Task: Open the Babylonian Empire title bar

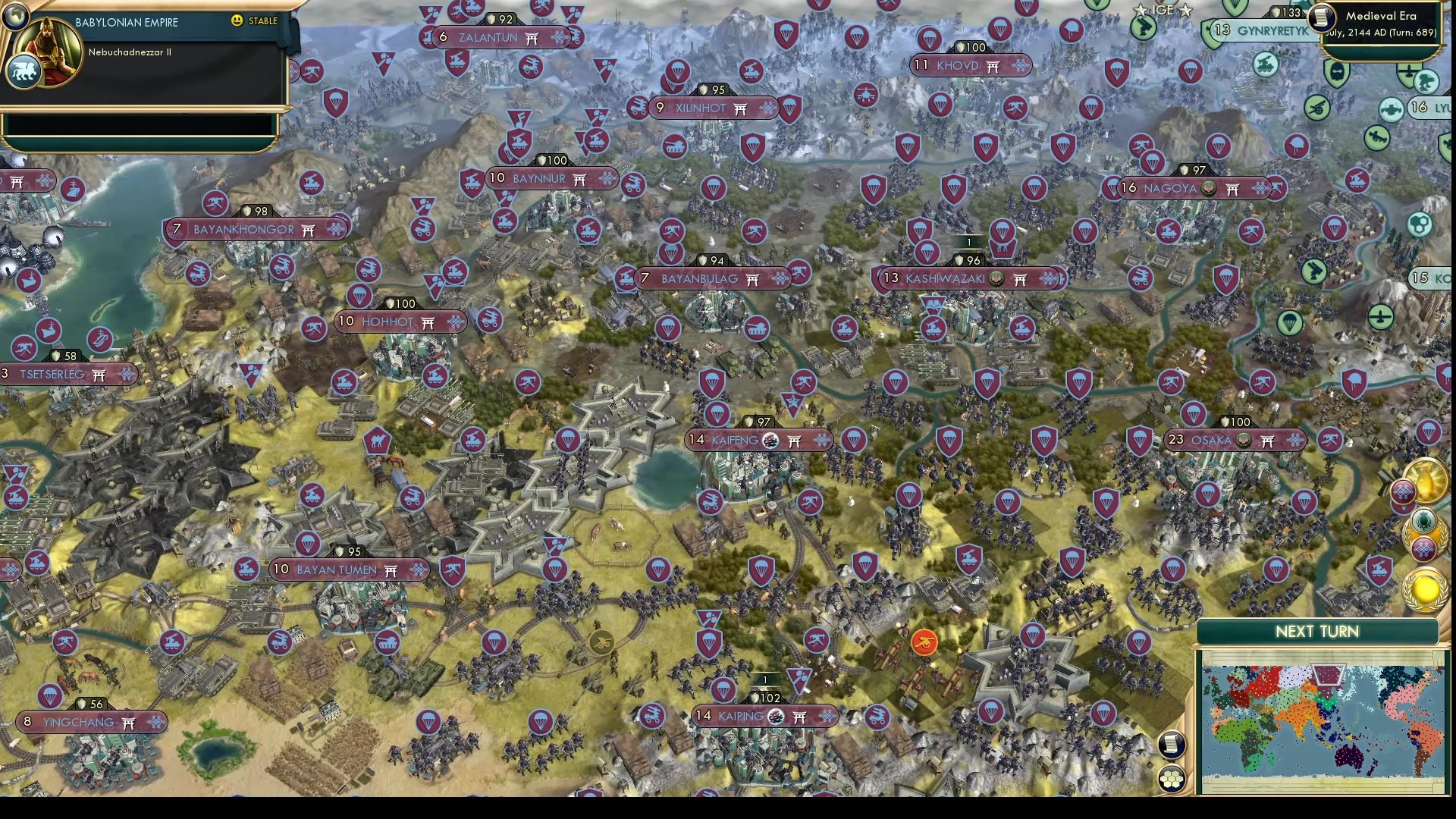Action: (126, 22)
